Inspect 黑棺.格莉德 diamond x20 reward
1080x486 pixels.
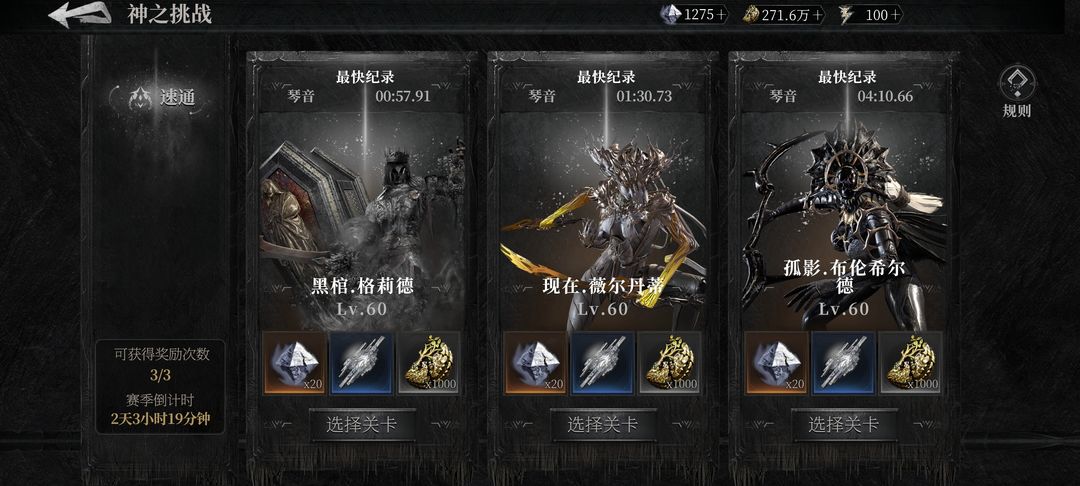(x=294, y=362)
